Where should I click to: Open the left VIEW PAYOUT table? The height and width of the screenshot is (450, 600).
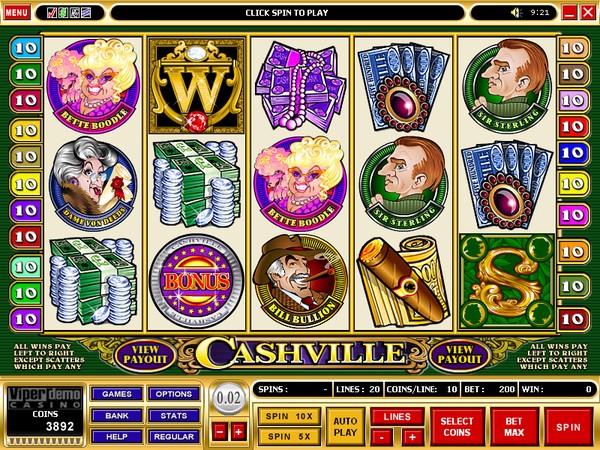click(145, 353)
